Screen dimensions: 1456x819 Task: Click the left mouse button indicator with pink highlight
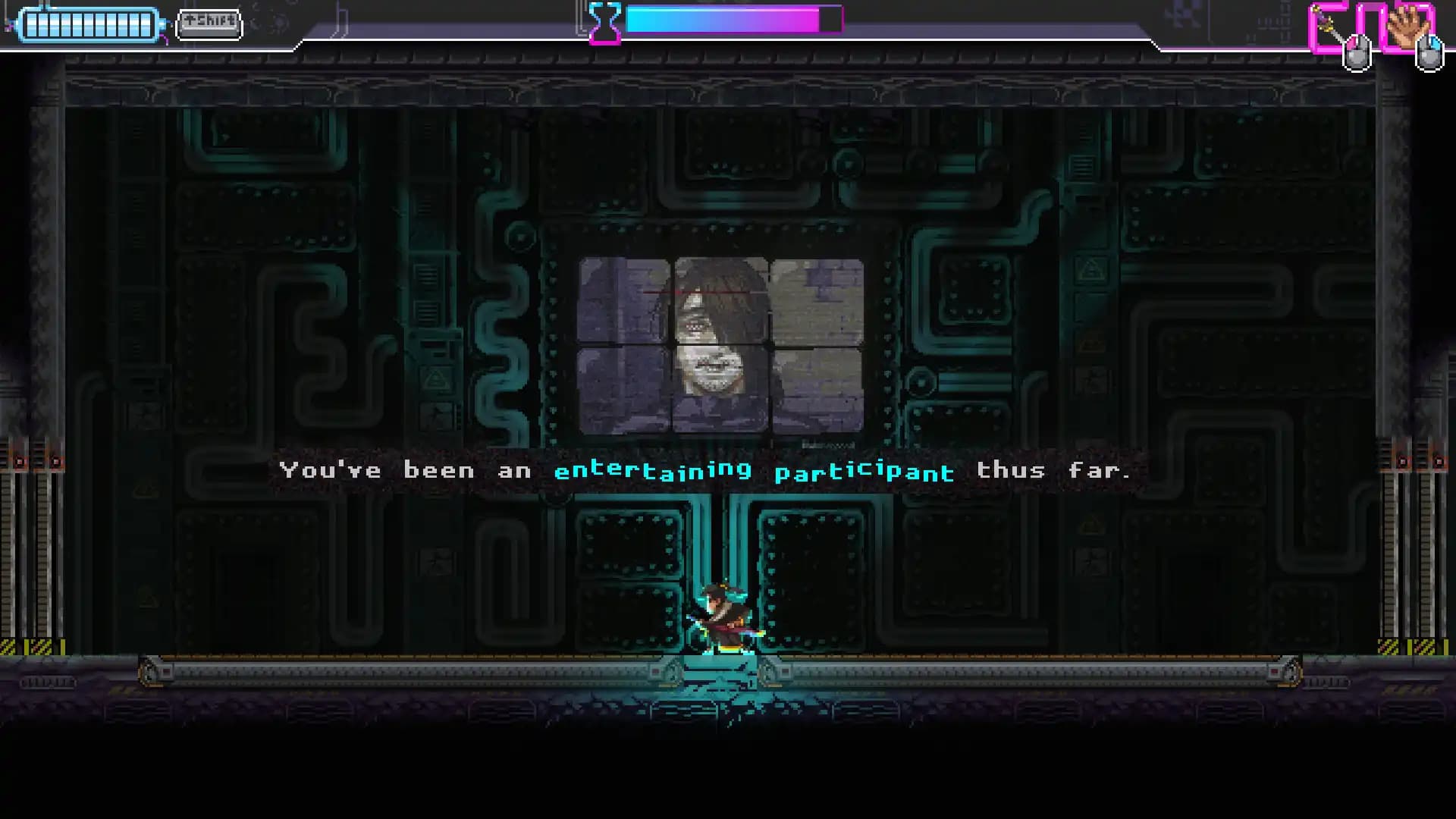(1357, 53)
